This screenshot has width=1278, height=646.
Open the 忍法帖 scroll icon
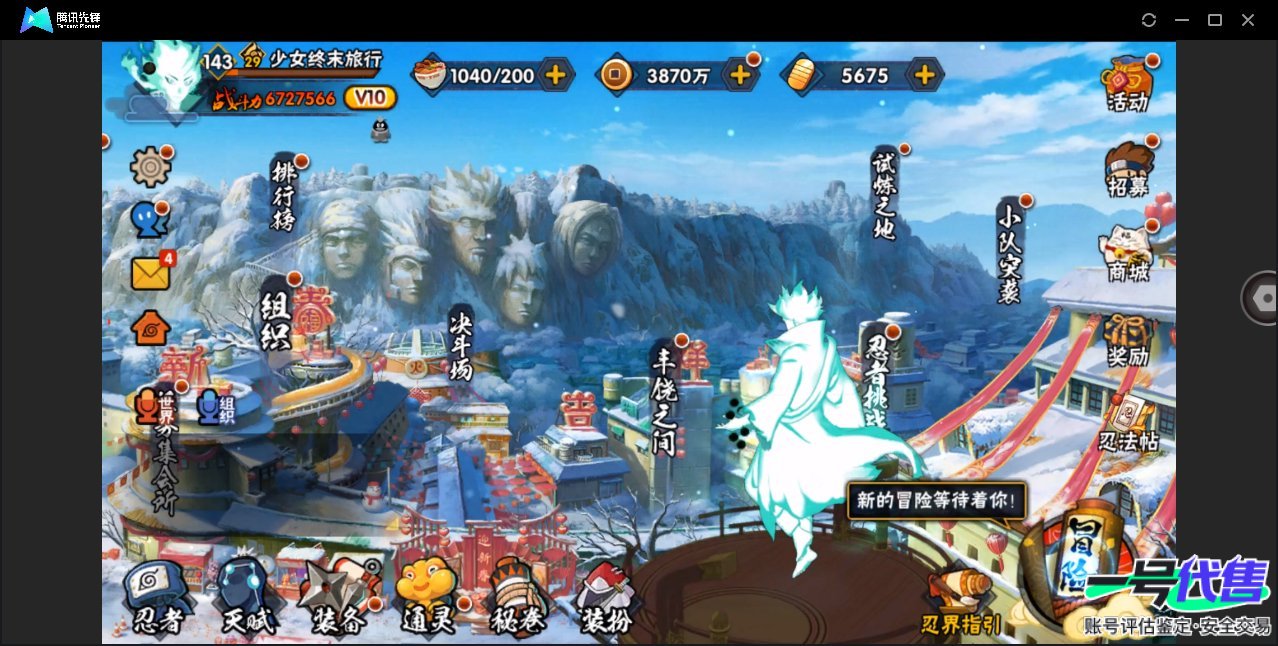click(1129, 424)
